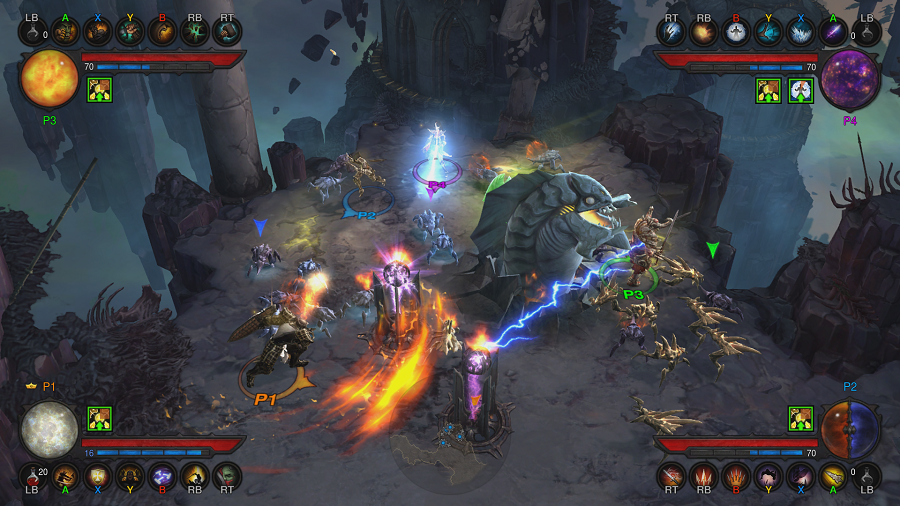900x506 pixels.
Task: Select P3's empty health potion slot
Action: [x=32, y=33]
